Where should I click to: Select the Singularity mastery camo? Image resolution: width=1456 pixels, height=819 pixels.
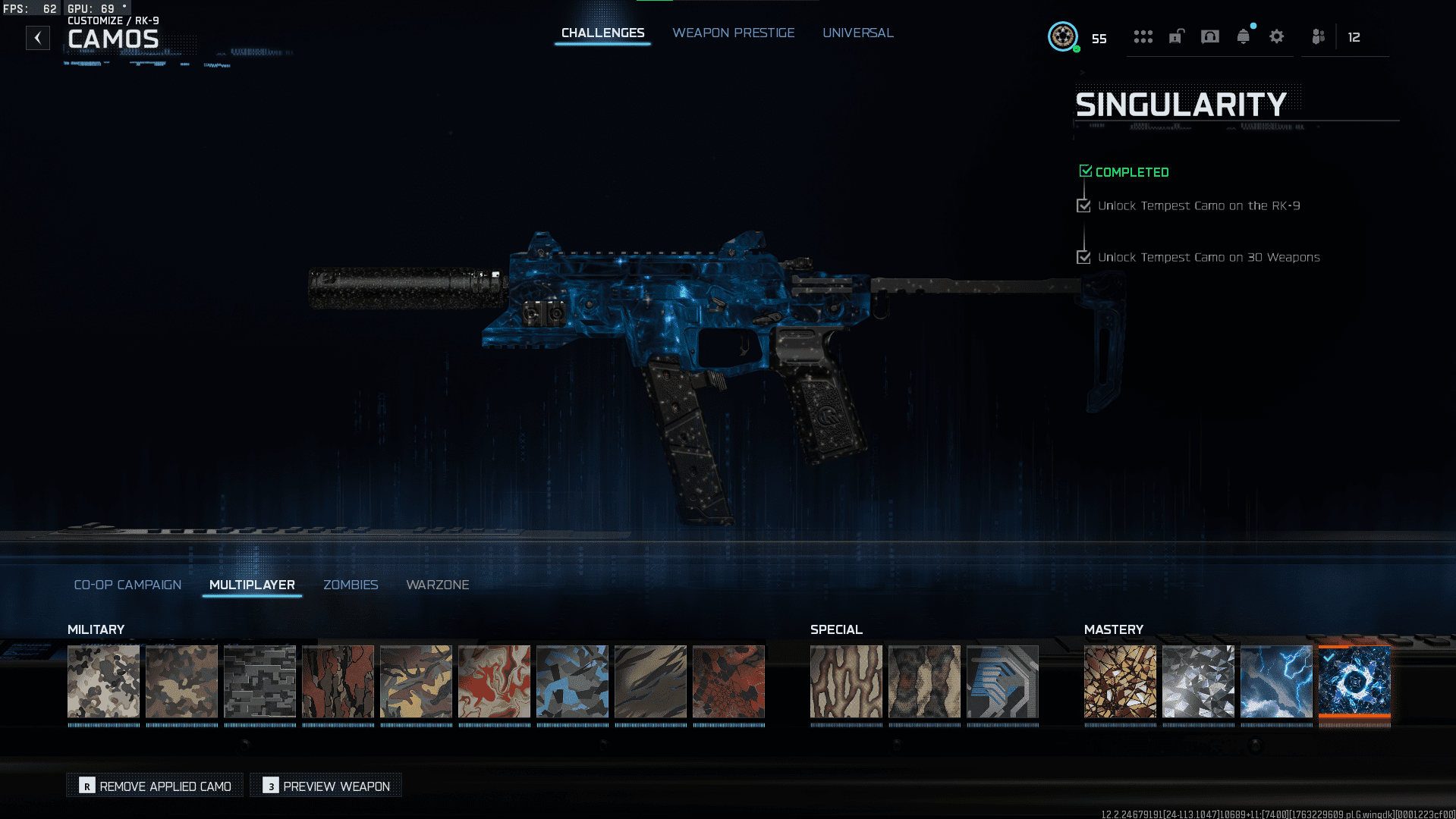(1354, 681)
